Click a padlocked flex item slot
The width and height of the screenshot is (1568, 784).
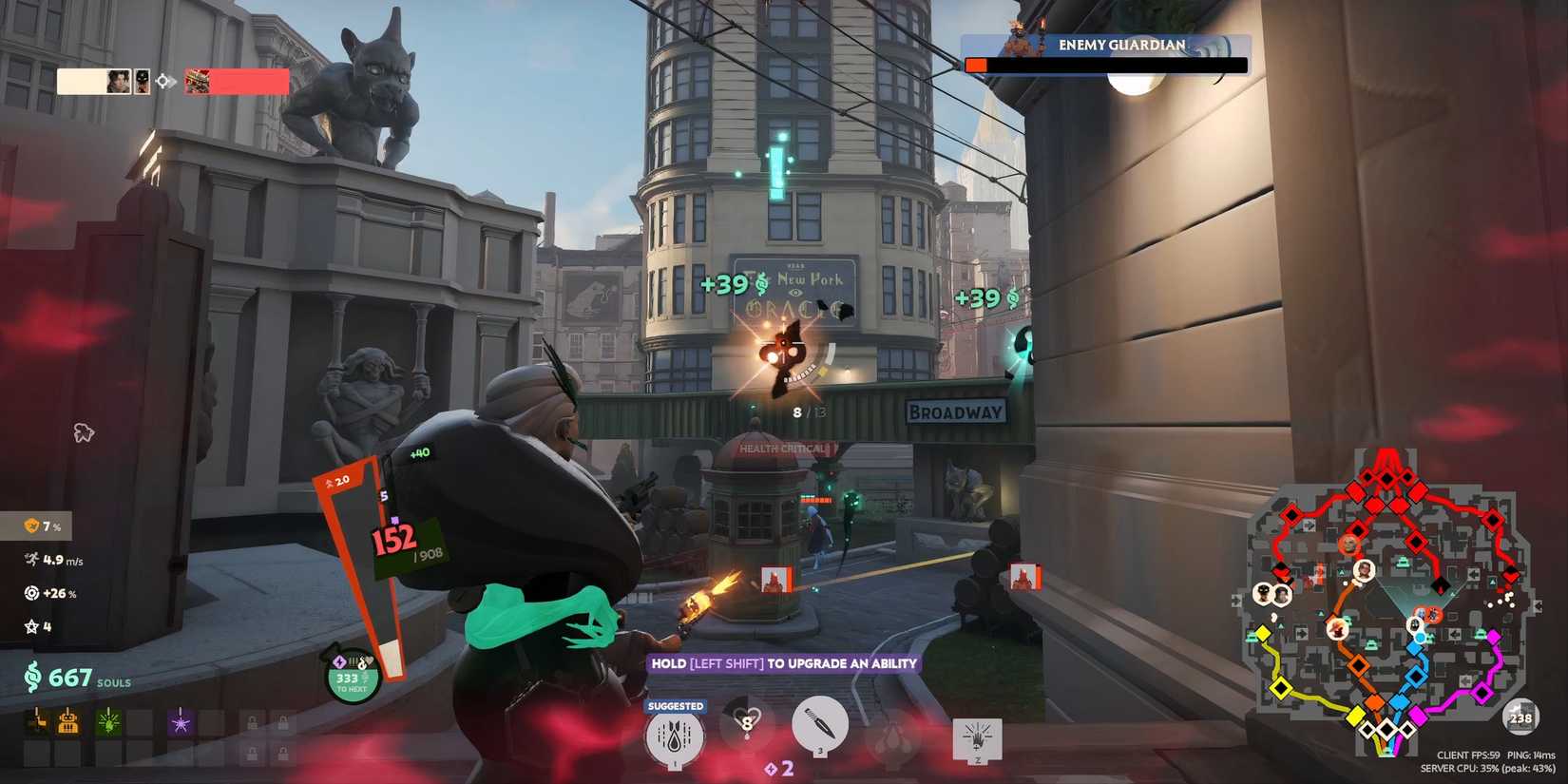(x=253, y=724)
